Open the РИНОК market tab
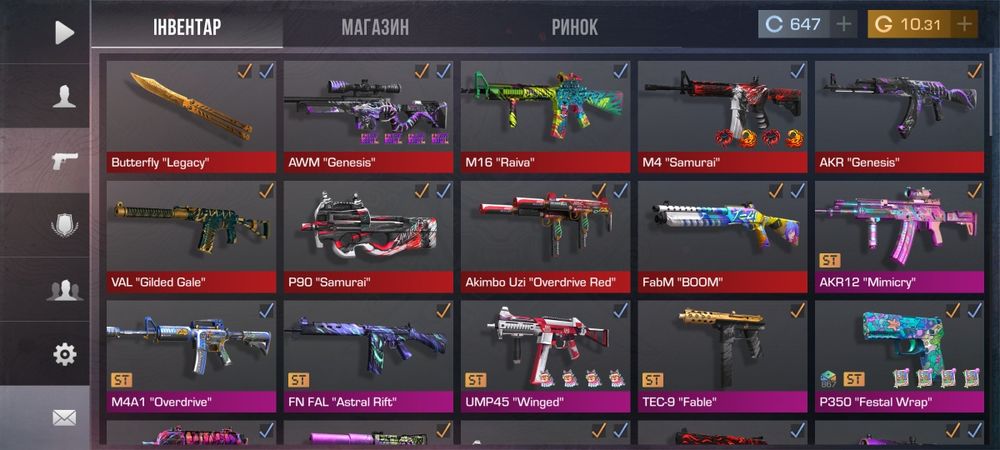Image resolution: width=1000 pixels, height=450 pixels. point(575,27)
